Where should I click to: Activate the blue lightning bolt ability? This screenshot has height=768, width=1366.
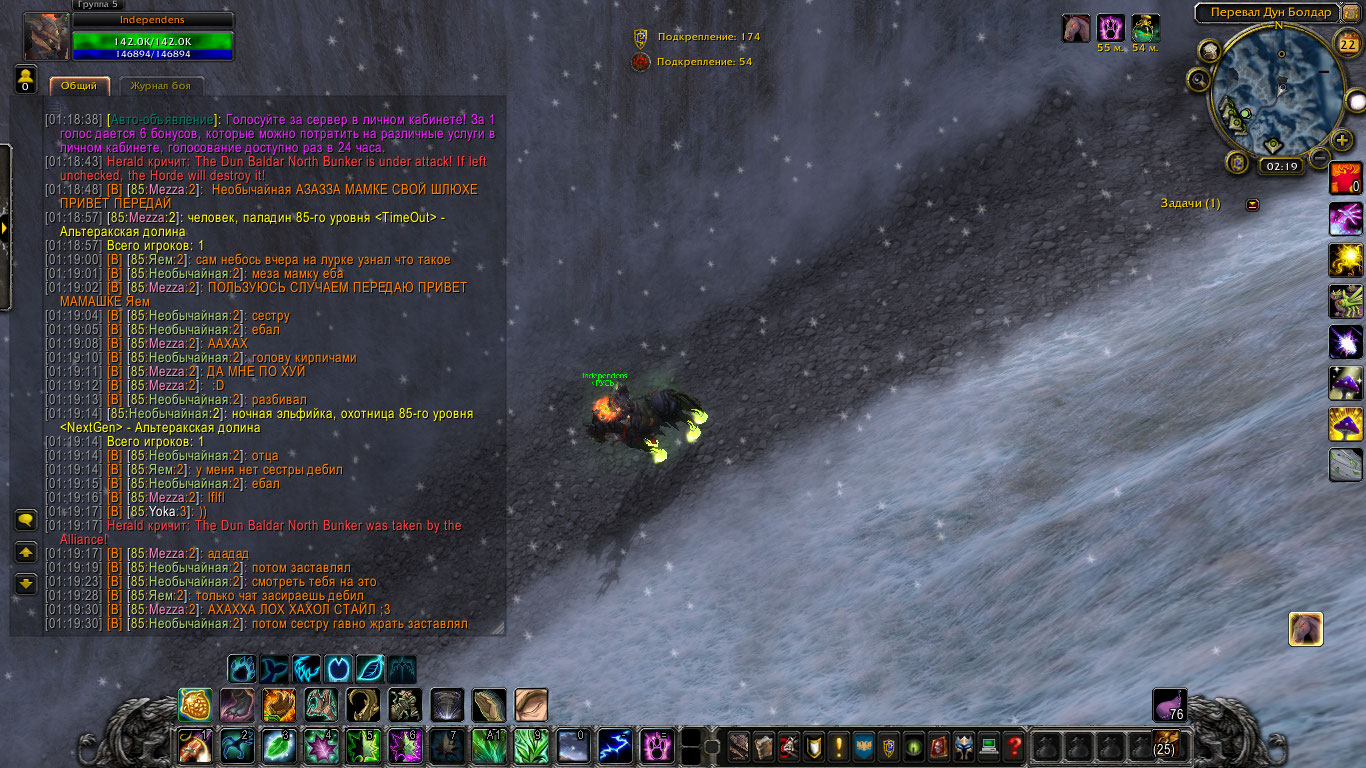(x=614, y=746)
